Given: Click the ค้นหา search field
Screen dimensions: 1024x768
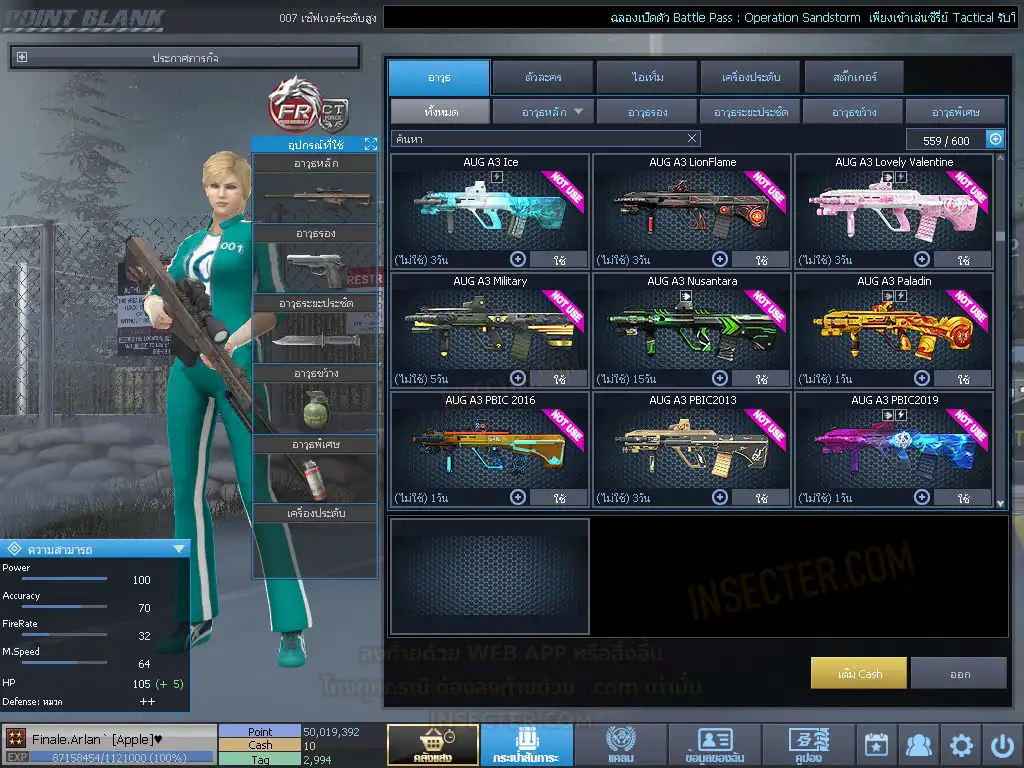Looking at the screenshot, I should (x=535, y=139).
